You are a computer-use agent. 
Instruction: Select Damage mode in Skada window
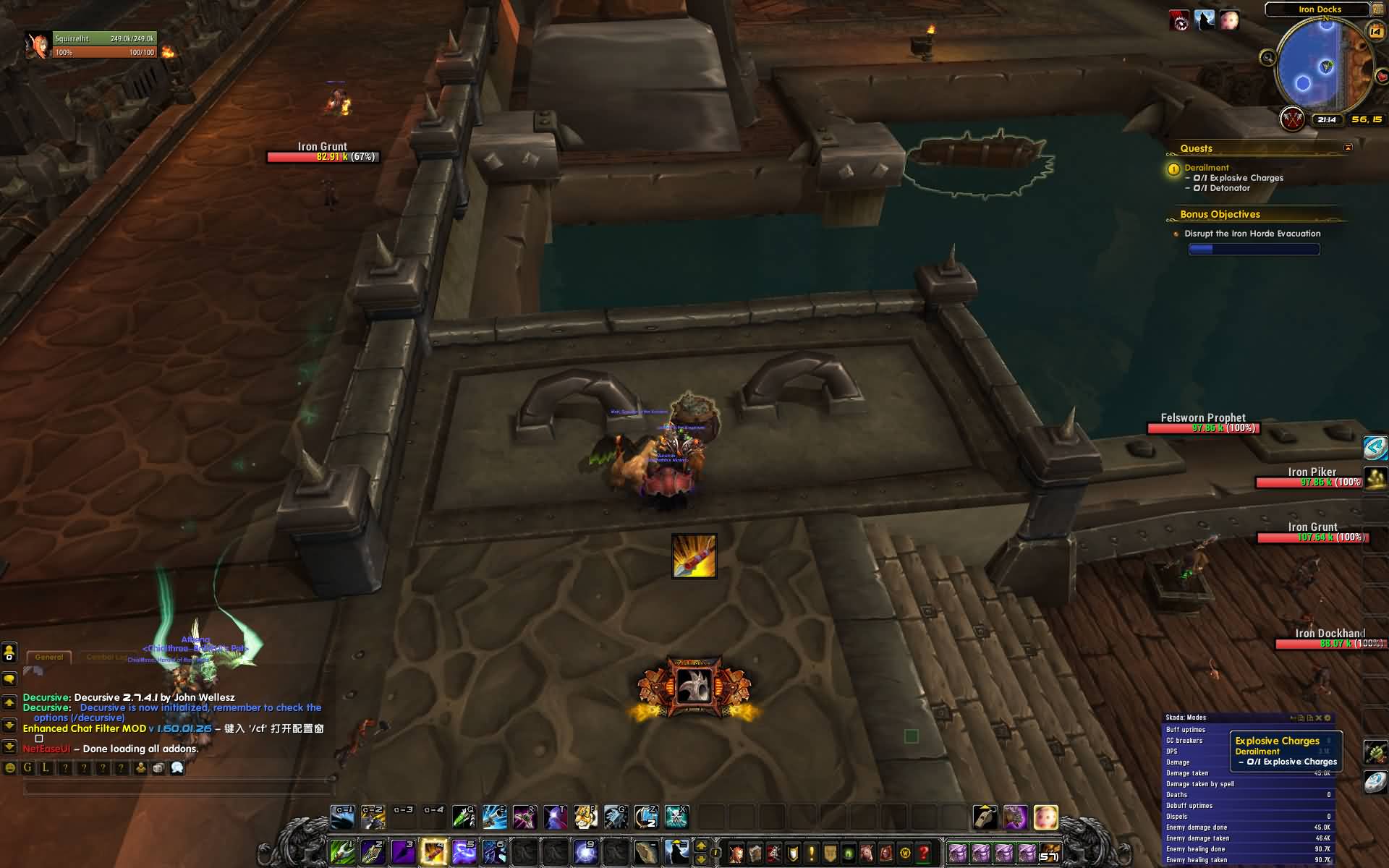1178,762
